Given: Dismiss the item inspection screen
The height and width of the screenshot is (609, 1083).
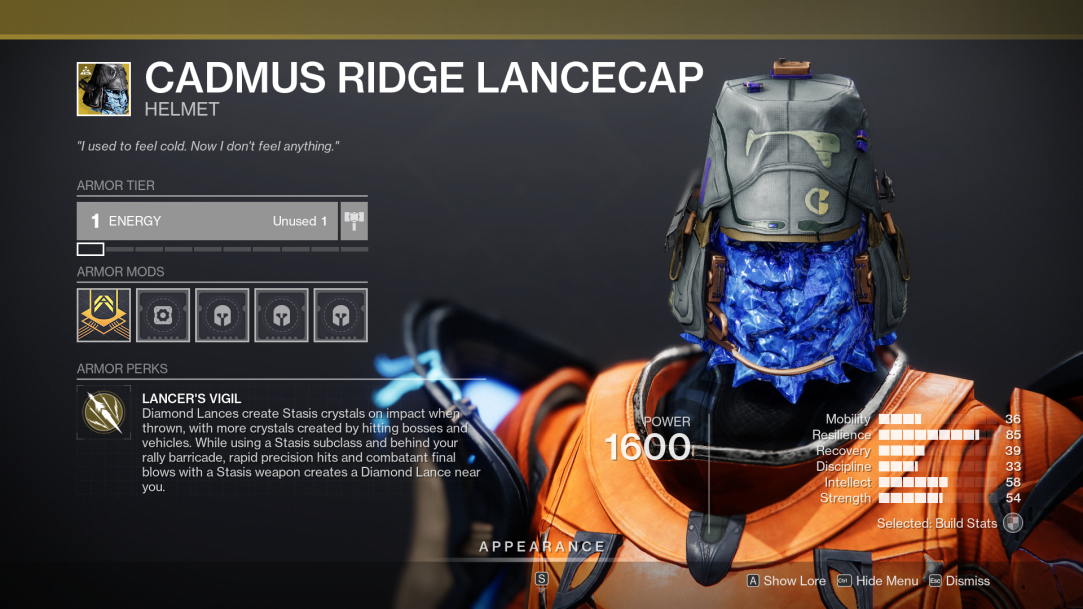Looking at the screenshot, I should pos(958,581).
